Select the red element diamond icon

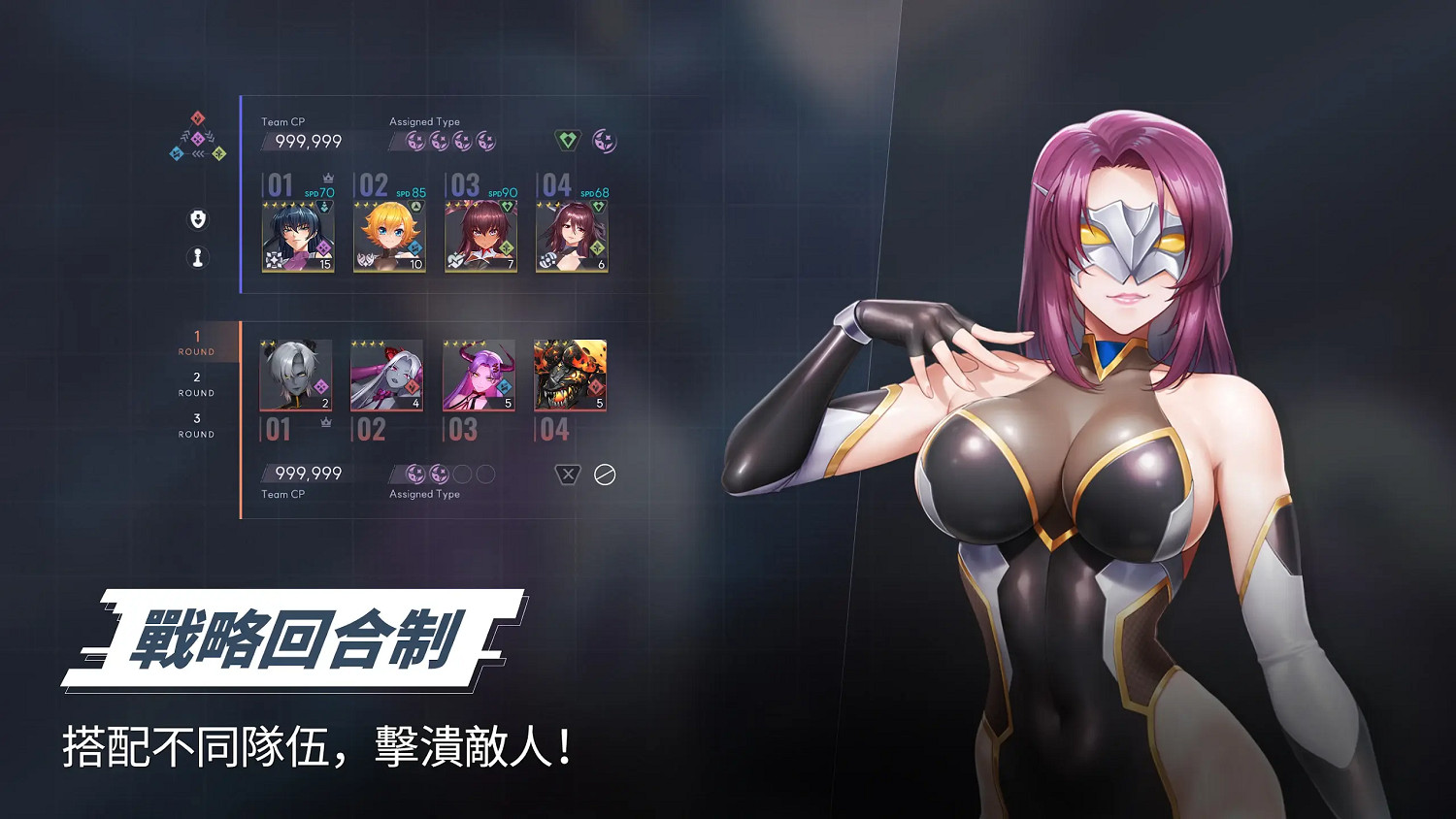click(196, 117)
